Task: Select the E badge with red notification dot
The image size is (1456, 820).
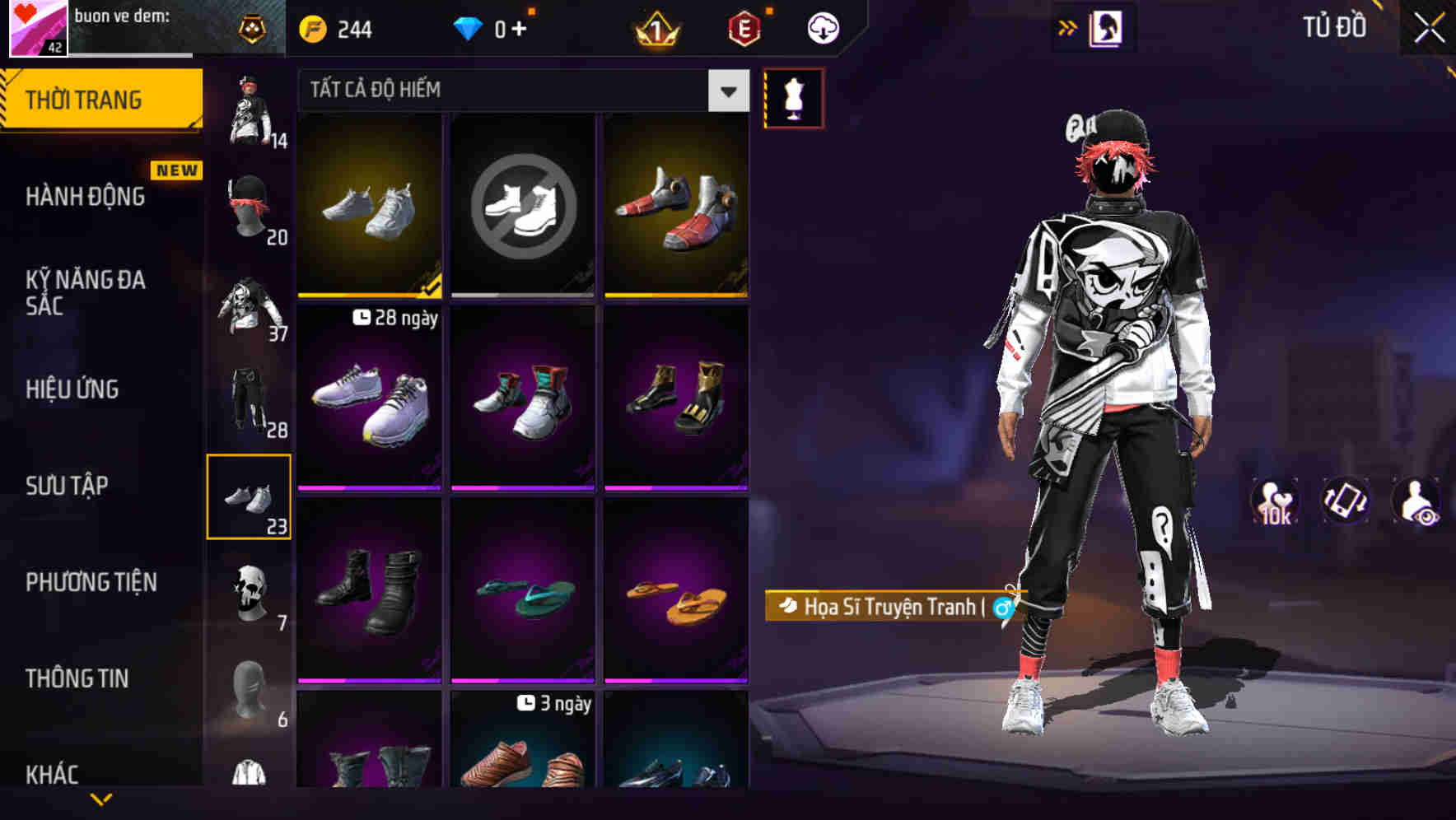Action: [x=743, y=27]
